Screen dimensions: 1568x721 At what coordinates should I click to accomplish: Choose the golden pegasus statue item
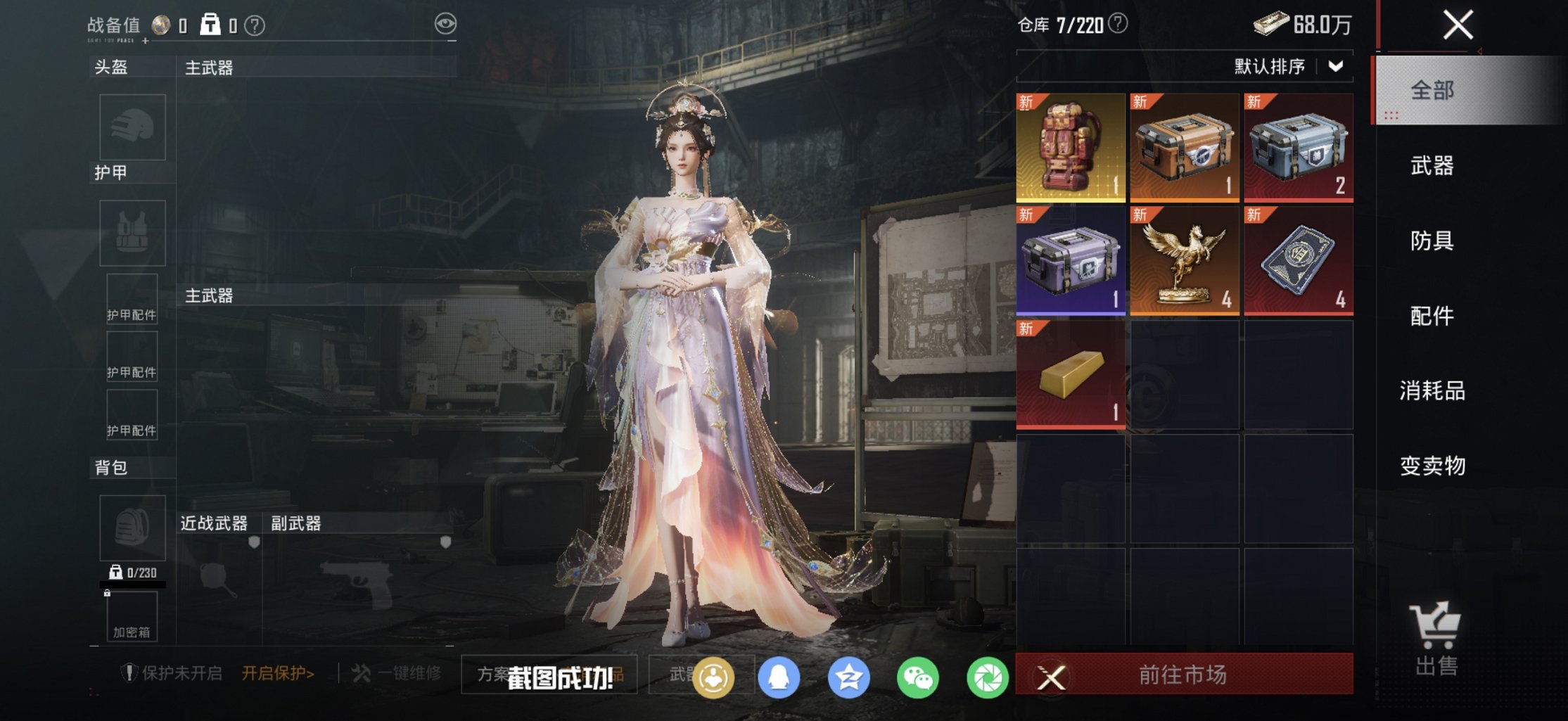1185,261
